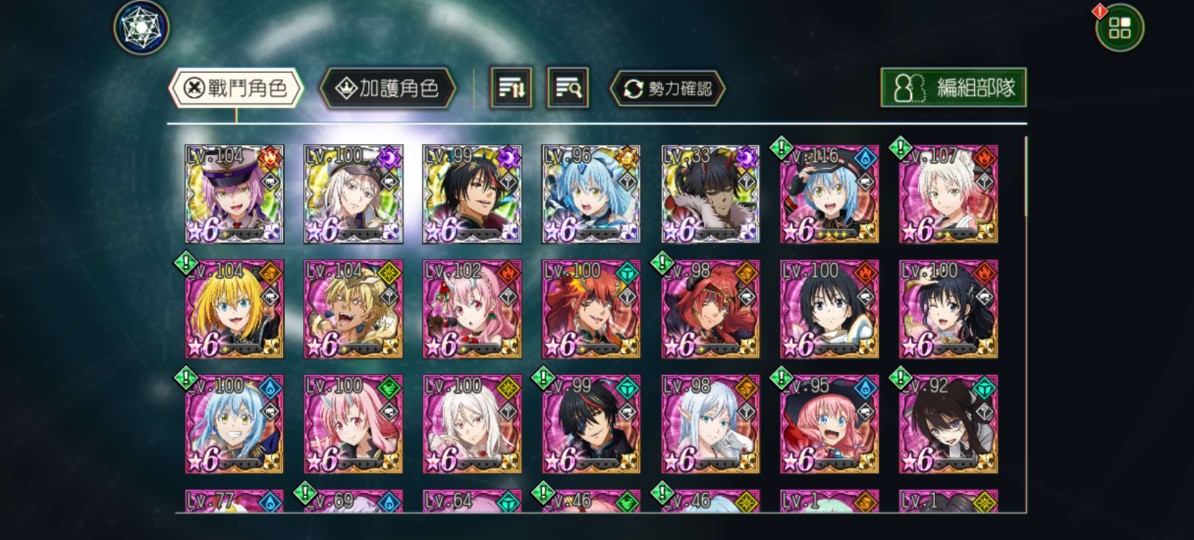This screenshot has height=540, width=1194.
Task: Switch to the 戰鬥角色 tab
Action: pos(235,88)
